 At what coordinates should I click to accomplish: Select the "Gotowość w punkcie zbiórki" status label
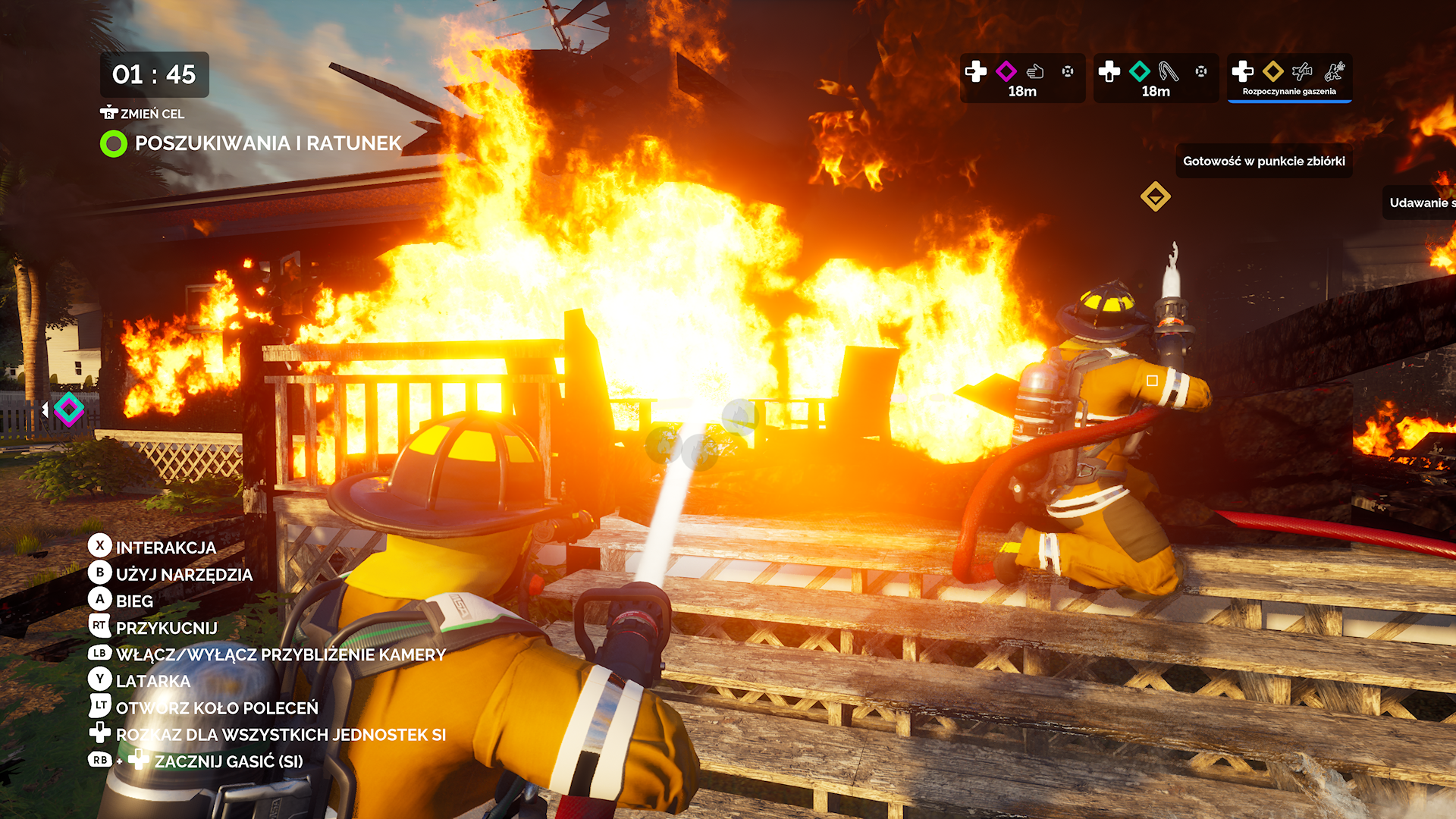1263,161
